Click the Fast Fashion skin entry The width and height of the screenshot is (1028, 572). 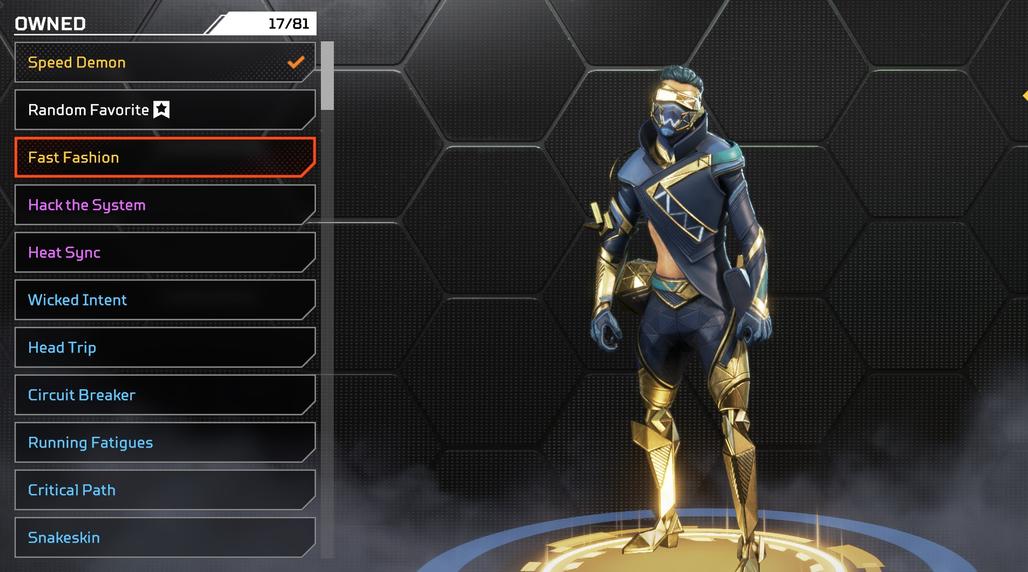165,157
